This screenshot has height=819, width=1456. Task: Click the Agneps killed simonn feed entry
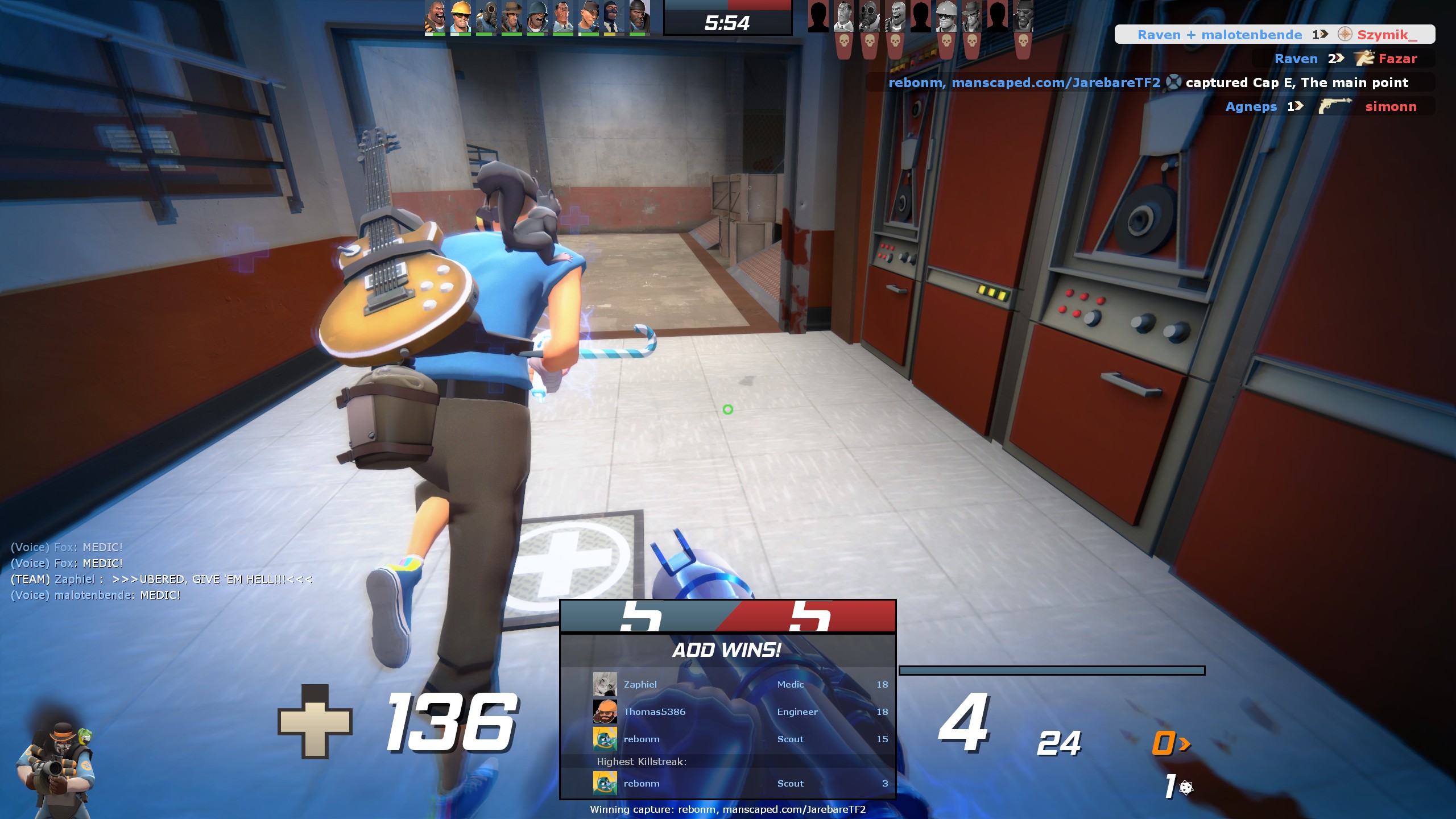1319,106
